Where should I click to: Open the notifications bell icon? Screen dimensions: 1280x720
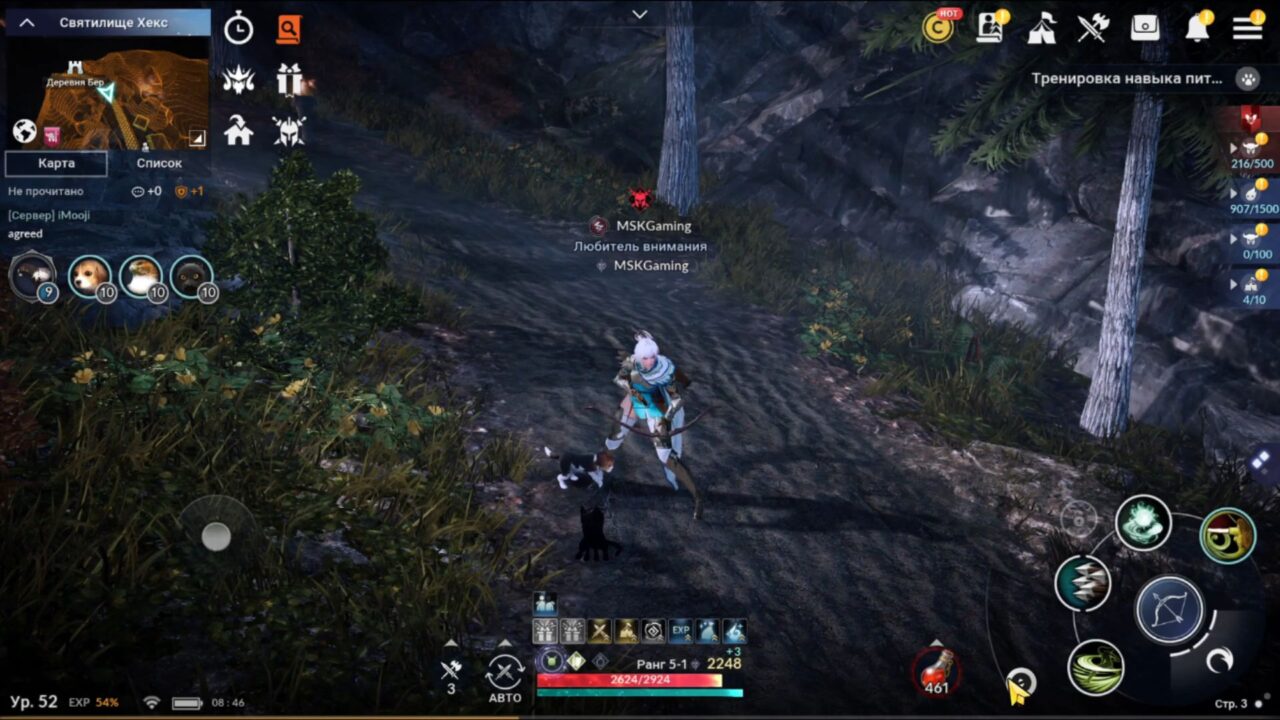tap(1196, 29)
